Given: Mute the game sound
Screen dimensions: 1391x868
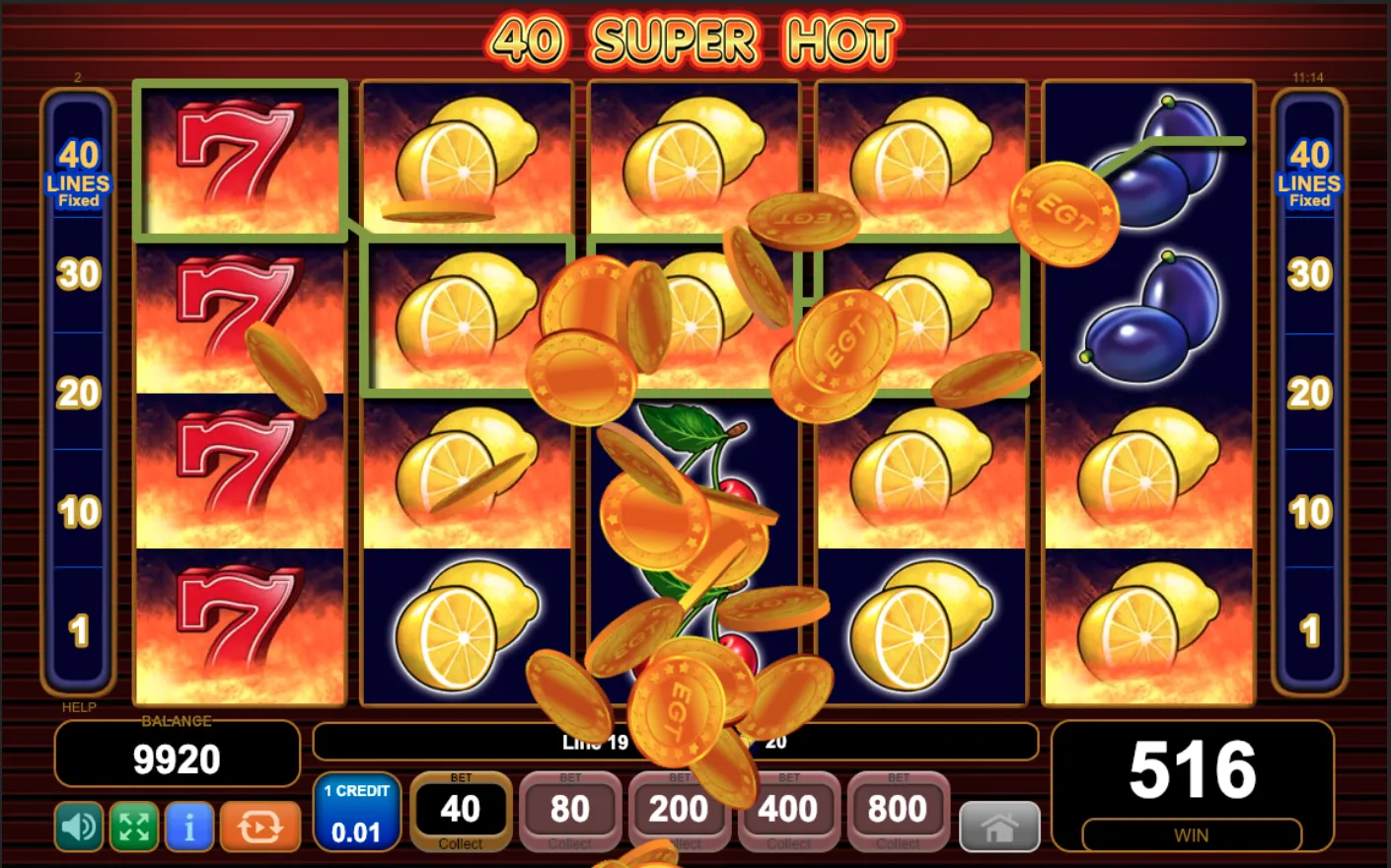Looking at the screenshot, I should [x=79, y=827].
